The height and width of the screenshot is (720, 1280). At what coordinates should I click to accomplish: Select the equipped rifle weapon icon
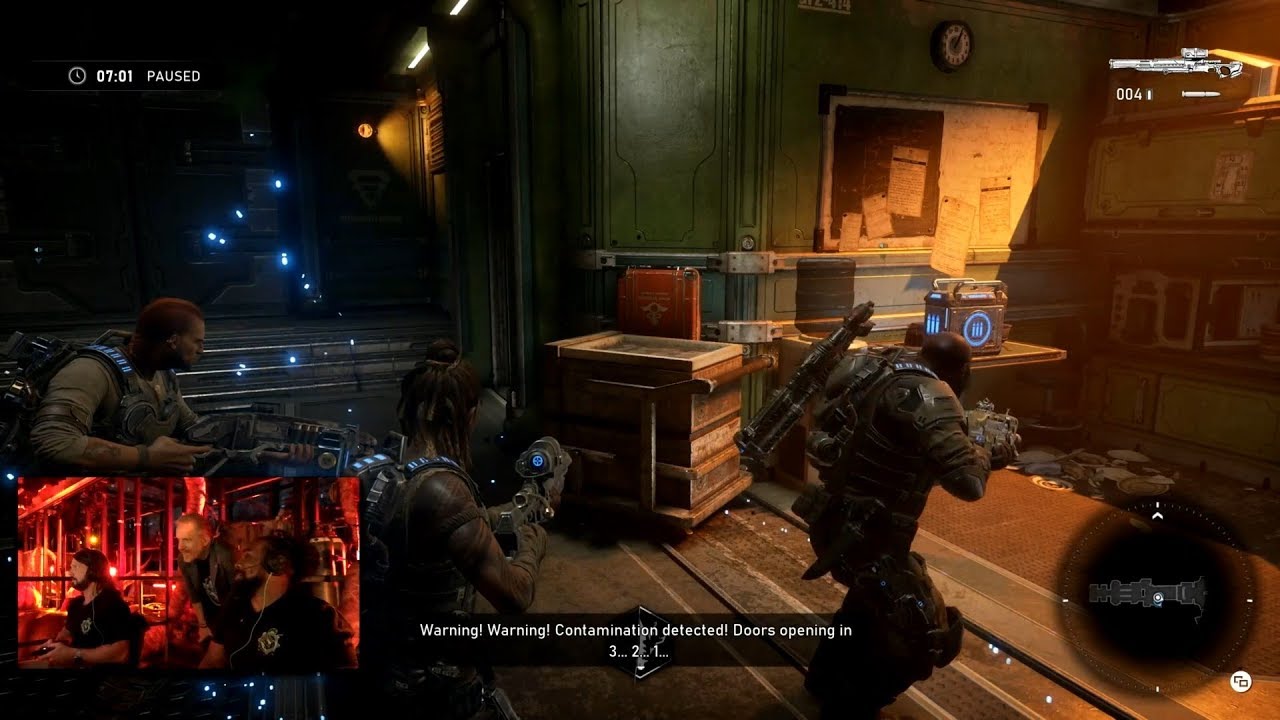point(1175,63)
